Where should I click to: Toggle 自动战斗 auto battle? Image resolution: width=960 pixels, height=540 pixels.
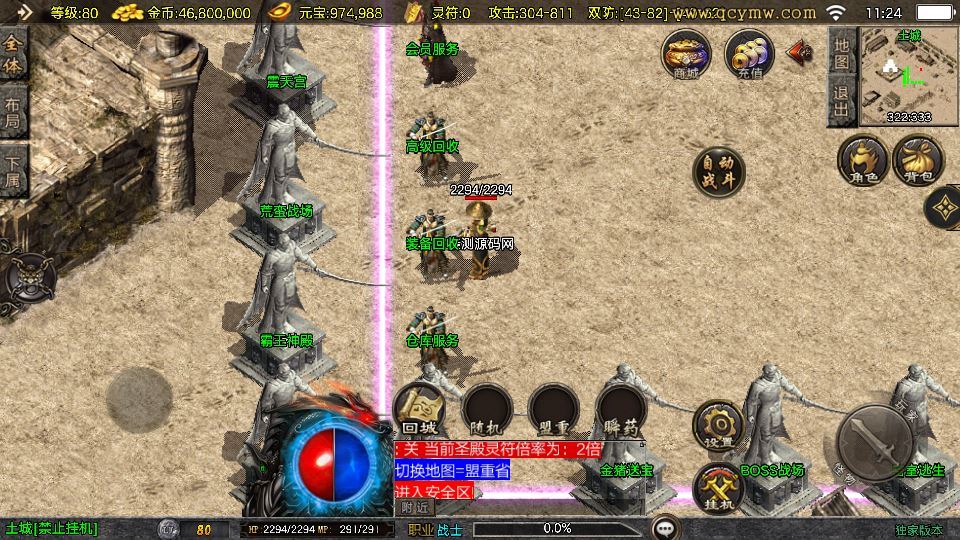click(718, 172)
